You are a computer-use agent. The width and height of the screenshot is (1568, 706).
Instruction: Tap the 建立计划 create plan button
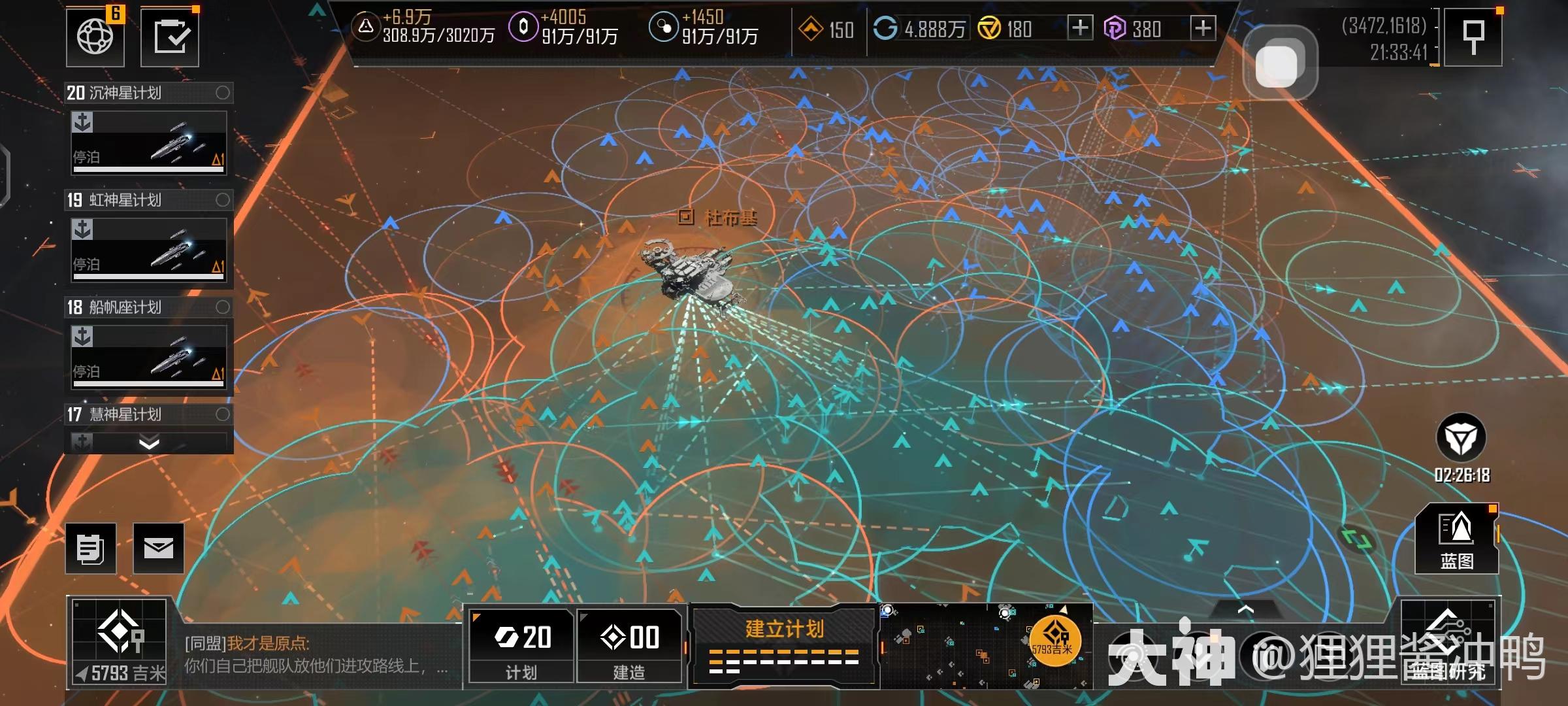tap(784, 645)
